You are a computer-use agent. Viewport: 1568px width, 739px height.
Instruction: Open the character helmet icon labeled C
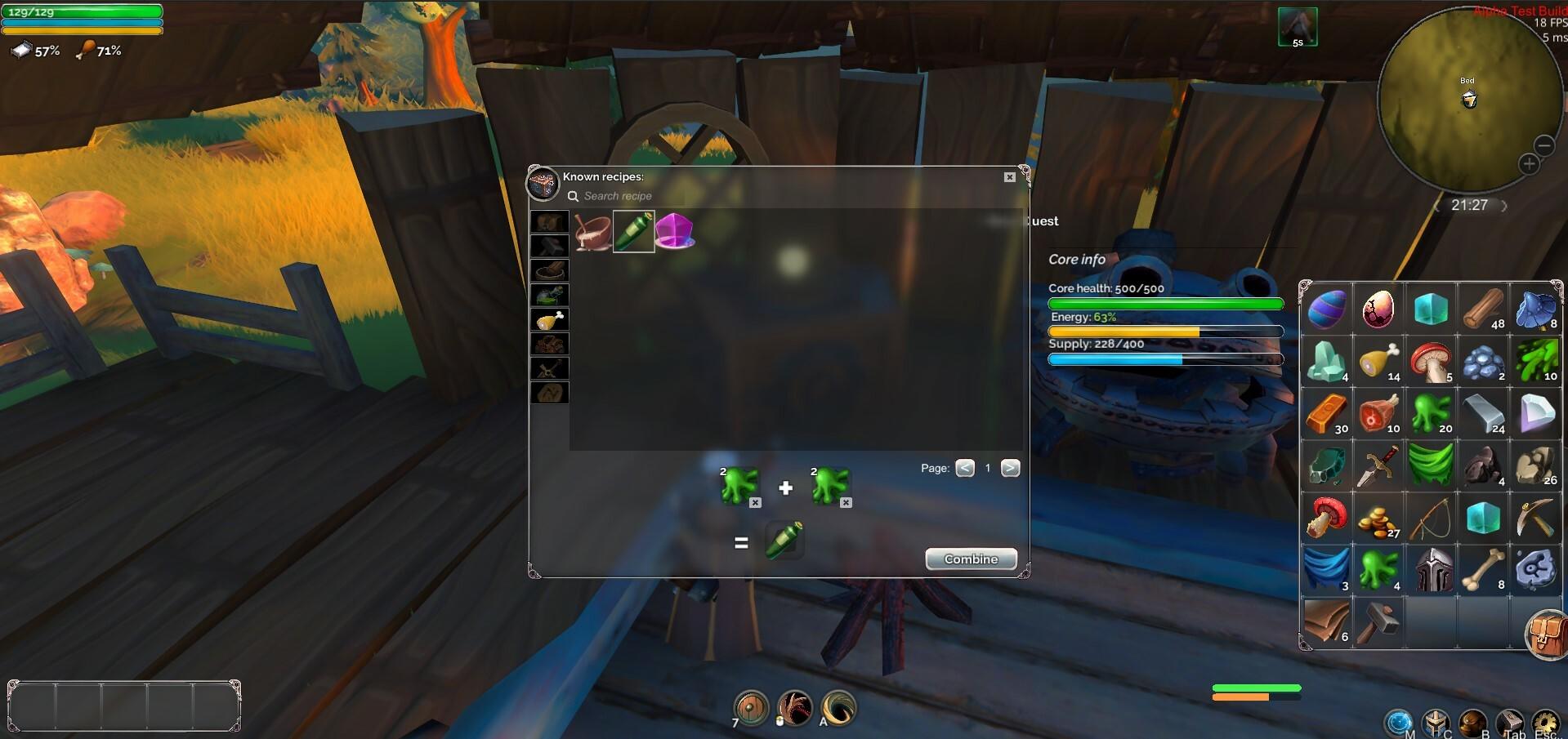tap(1436, 721)
